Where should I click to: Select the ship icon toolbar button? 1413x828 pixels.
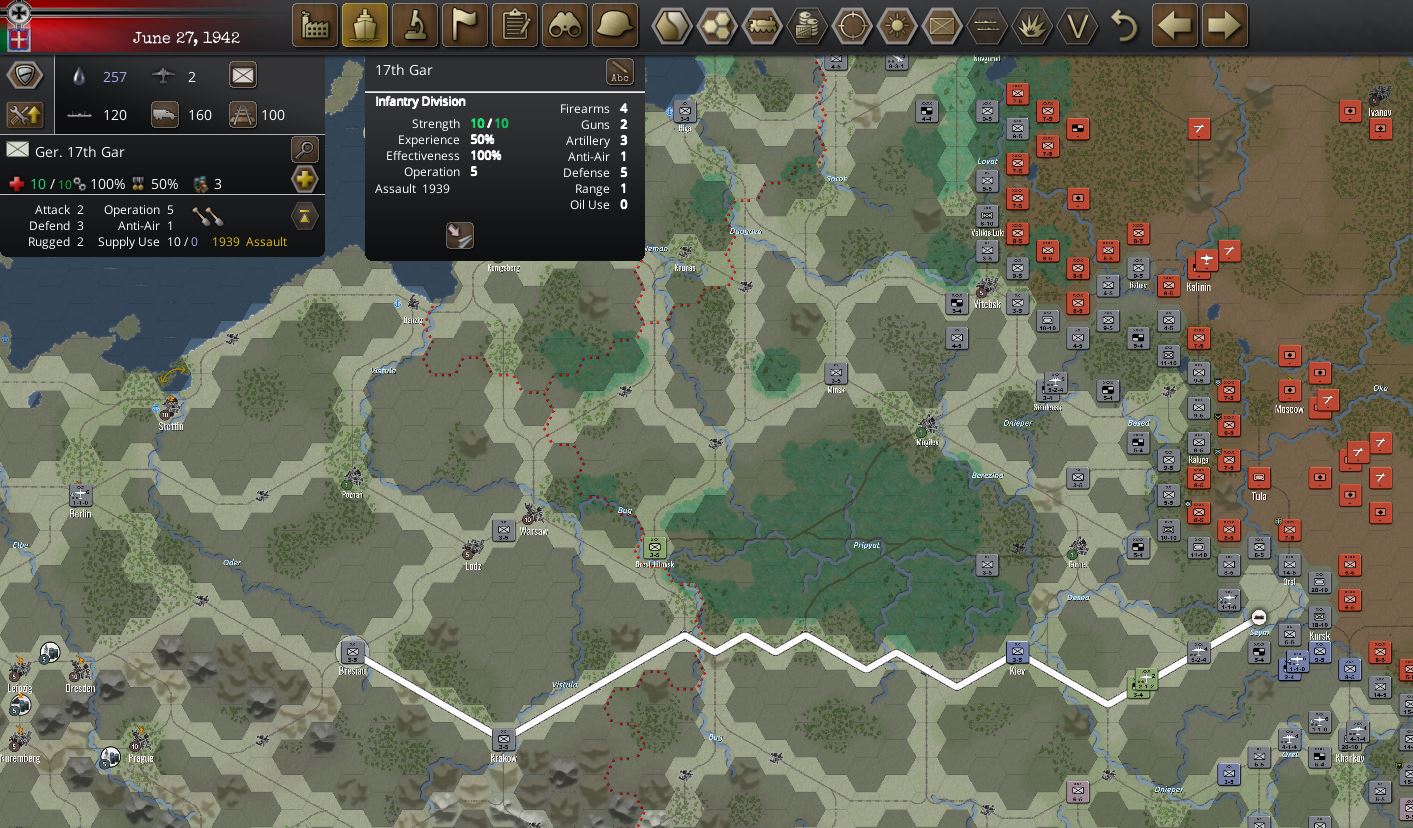[x=365, y=25]
